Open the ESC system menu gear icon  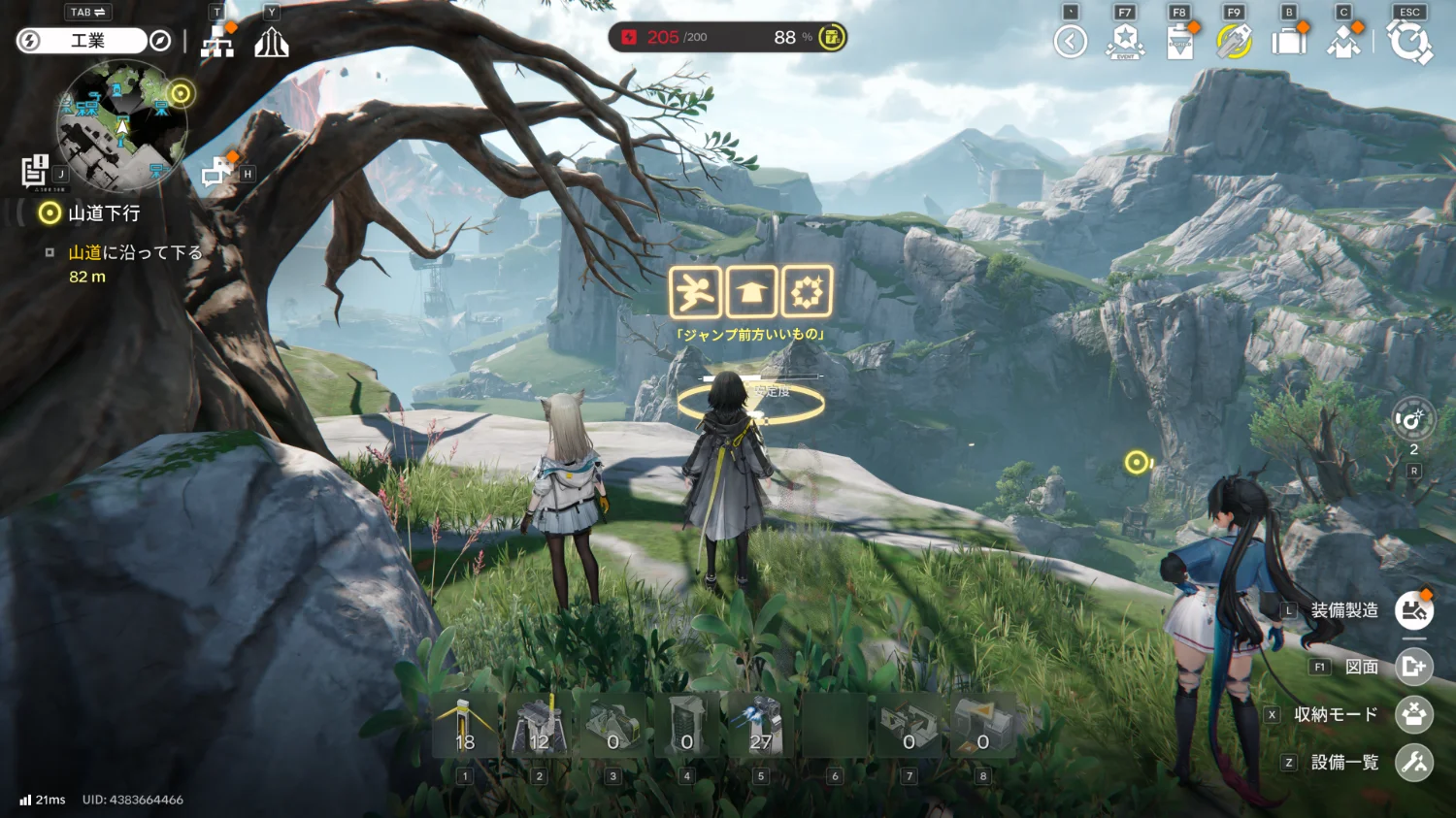coord(1409,42)
